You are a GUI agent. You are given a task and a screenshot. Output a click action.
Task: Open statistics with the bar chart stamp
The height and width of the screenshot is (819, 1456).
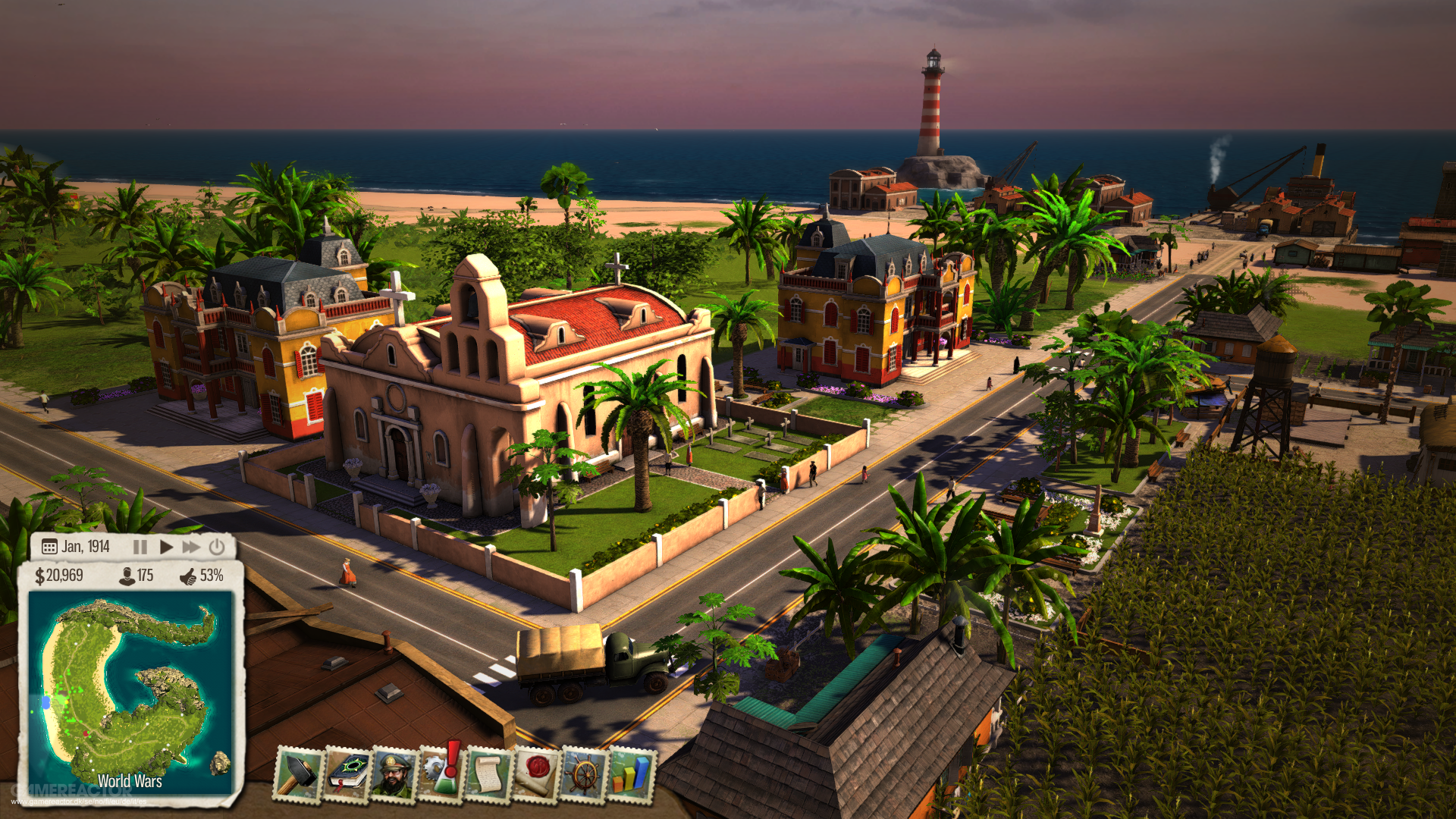click(x=635, y=775)
